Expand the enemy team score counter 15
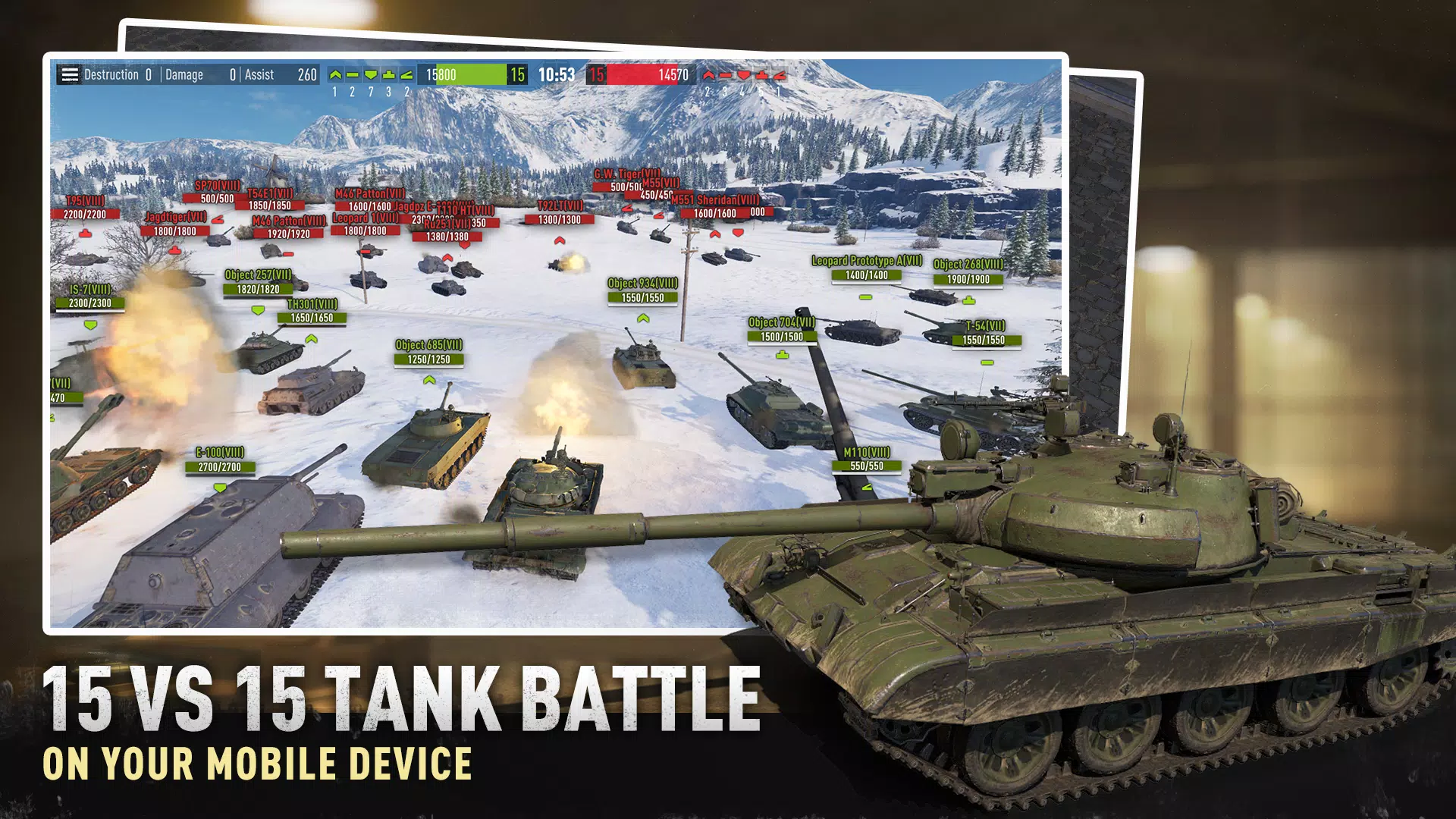This screenshot has height=819, width=1456. [x=598, y=75]
